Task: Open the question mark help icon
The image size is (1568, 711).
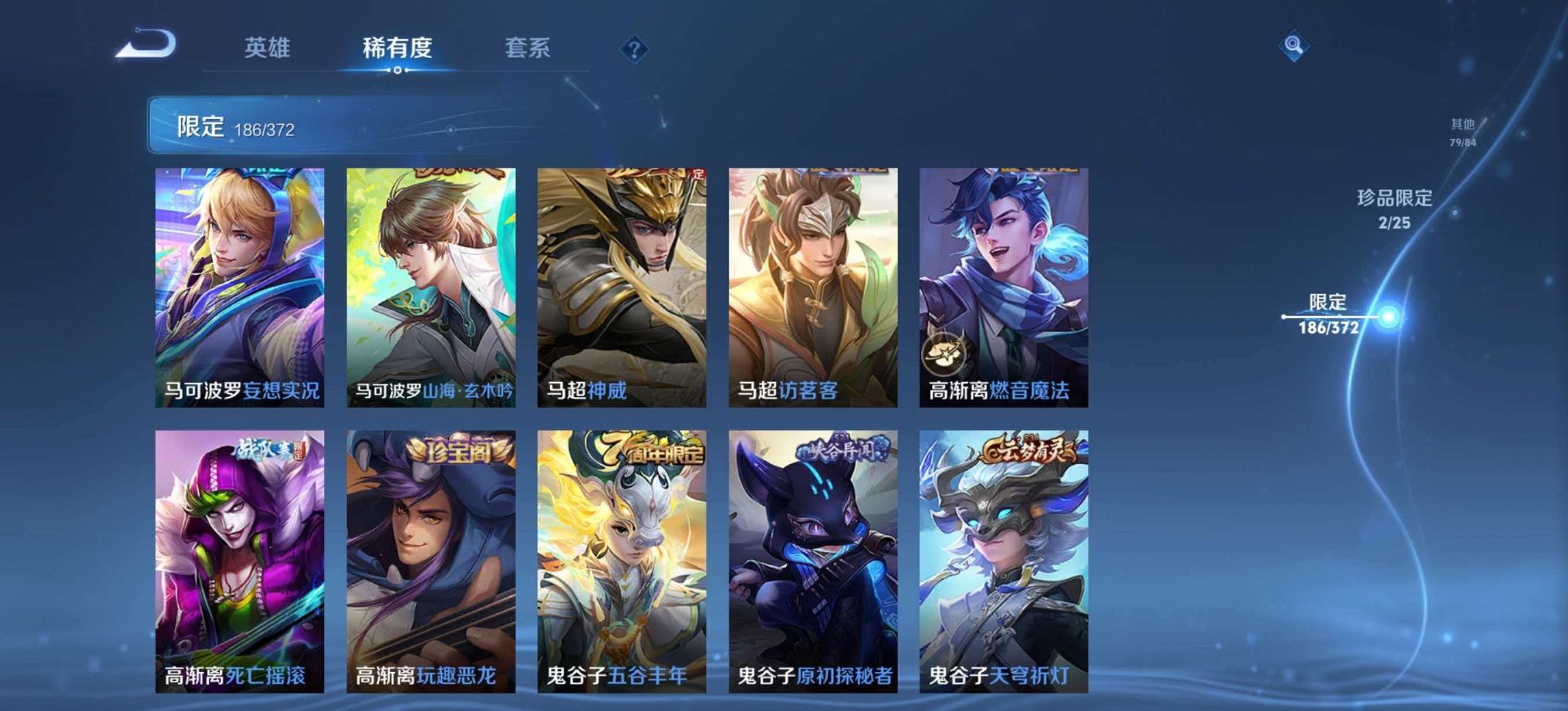Action: pos(633,48)
